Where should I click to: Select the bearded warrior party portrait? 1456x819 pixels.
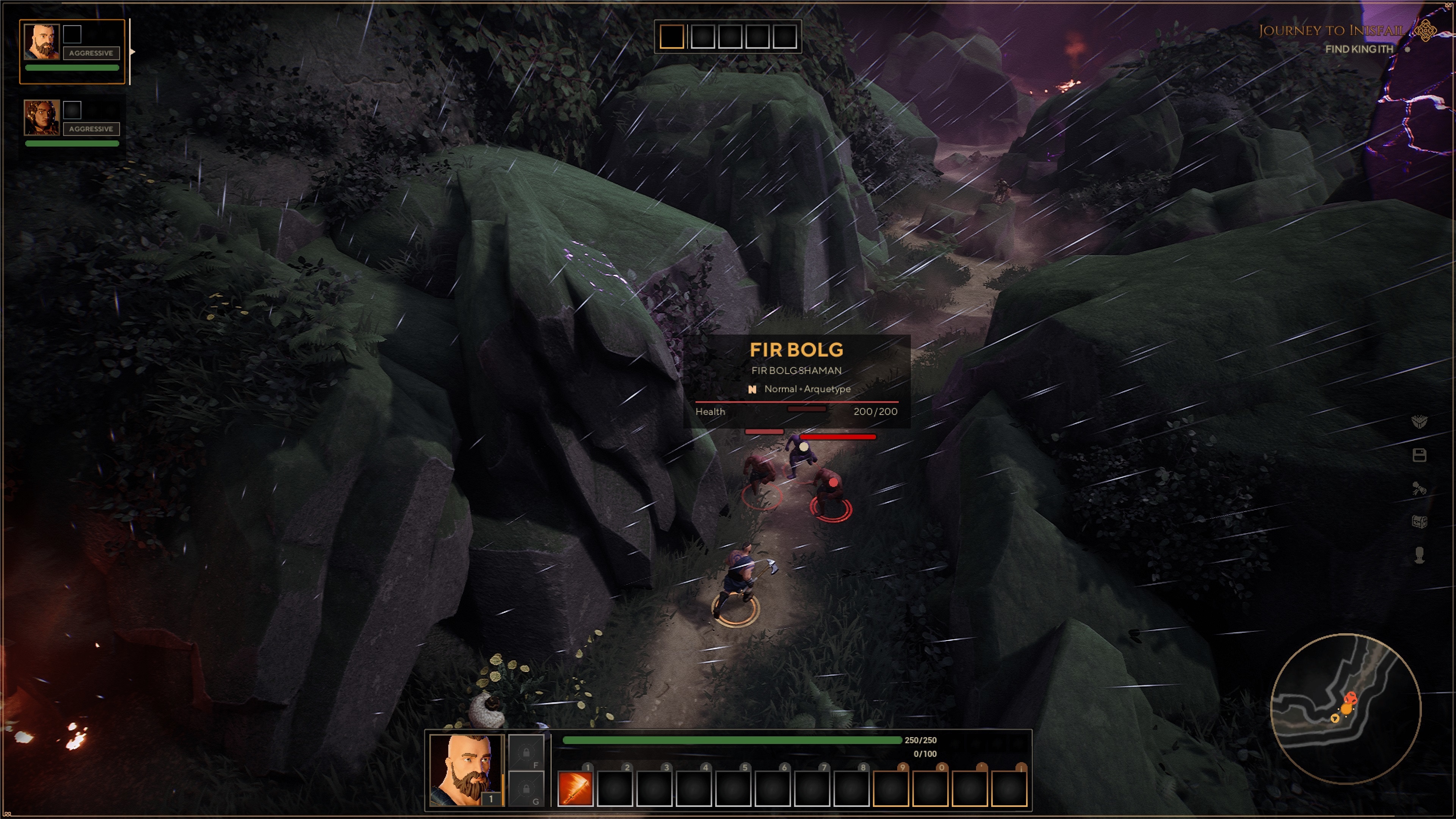41,42
